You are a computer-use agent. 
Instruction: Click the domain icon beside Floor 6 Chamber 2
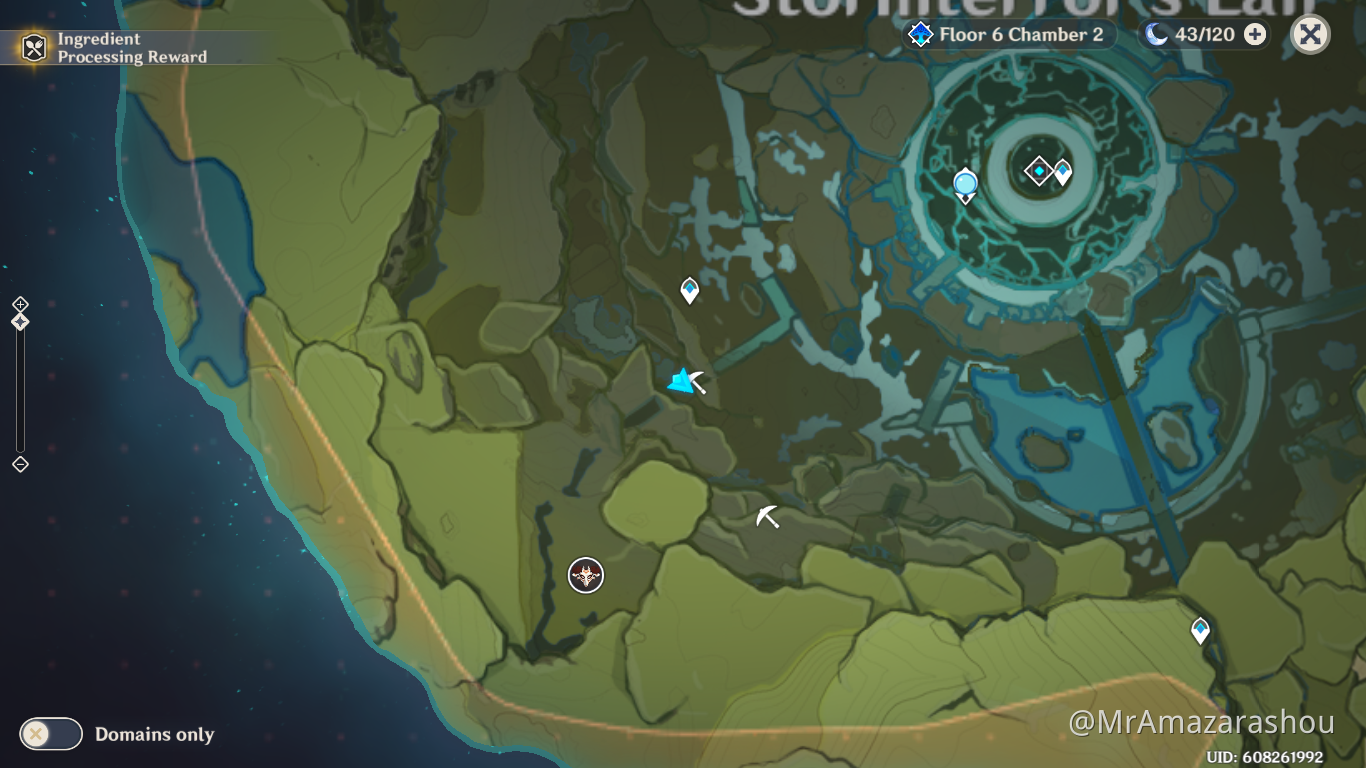(918, 33)
